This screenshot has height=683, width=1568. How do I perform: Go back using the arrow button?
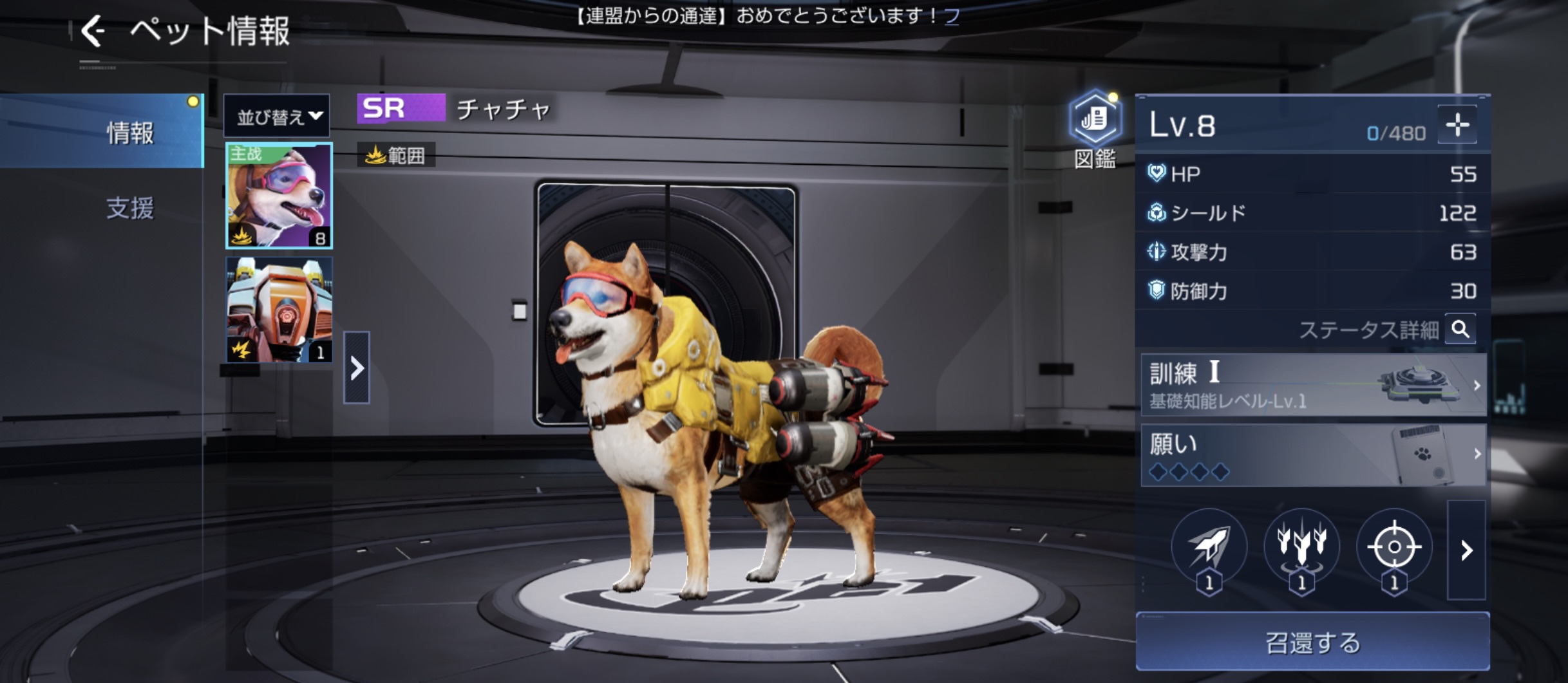[x=93, y=31]
